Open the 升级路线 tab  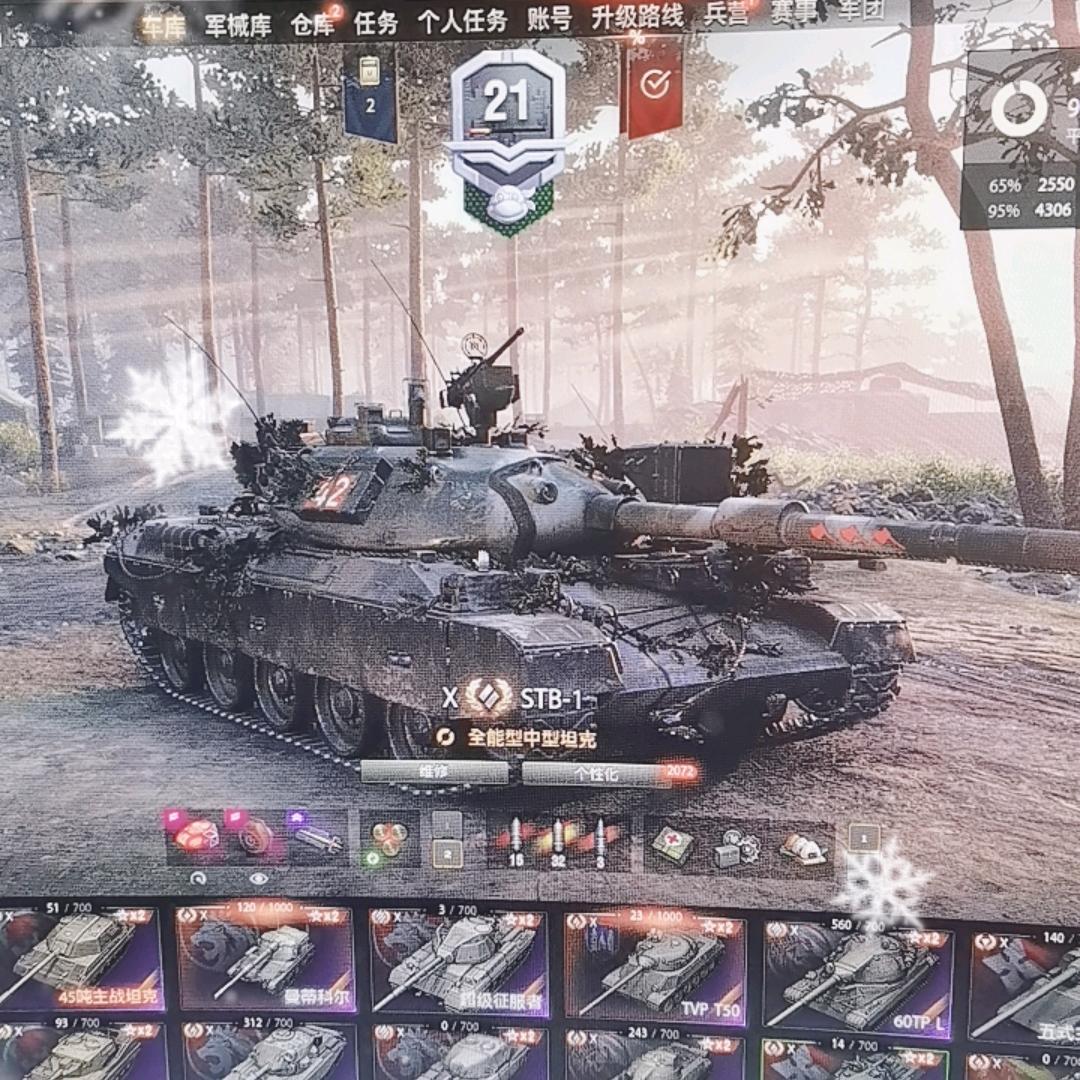(637, 17)
